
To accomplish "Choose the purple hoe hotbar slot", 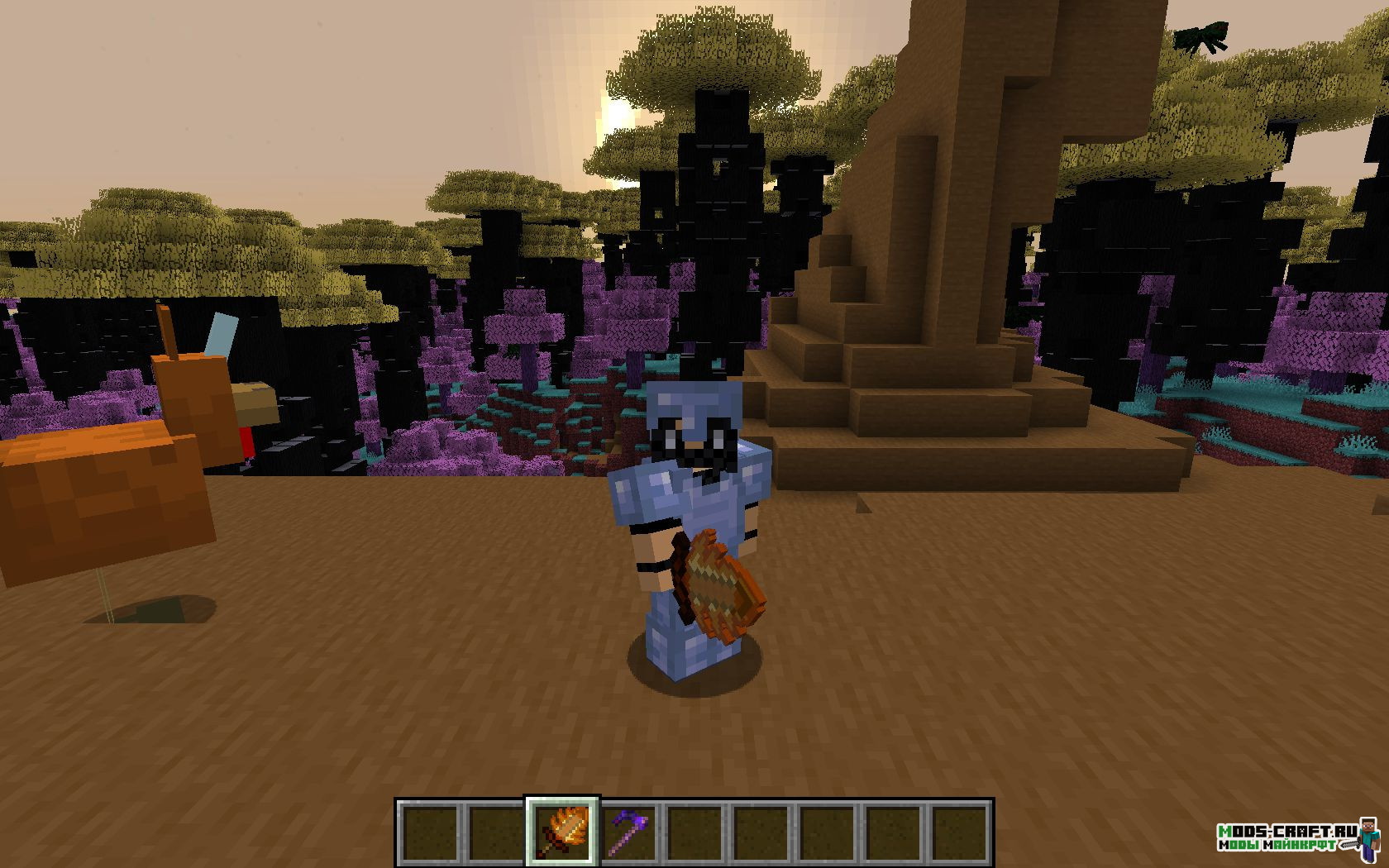I will click(628, 832).
